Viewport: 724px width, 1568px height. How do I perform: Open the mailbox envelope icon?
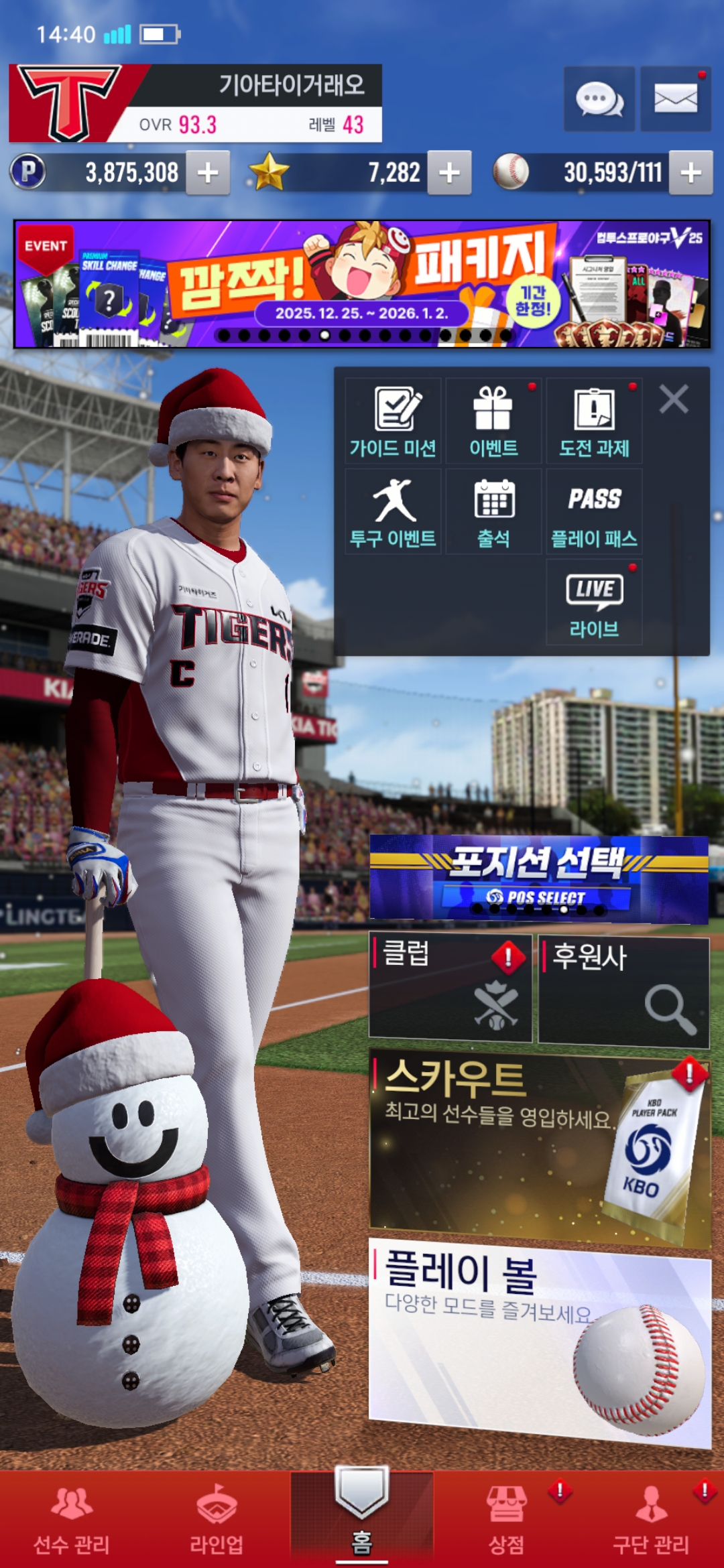[675, 99]
